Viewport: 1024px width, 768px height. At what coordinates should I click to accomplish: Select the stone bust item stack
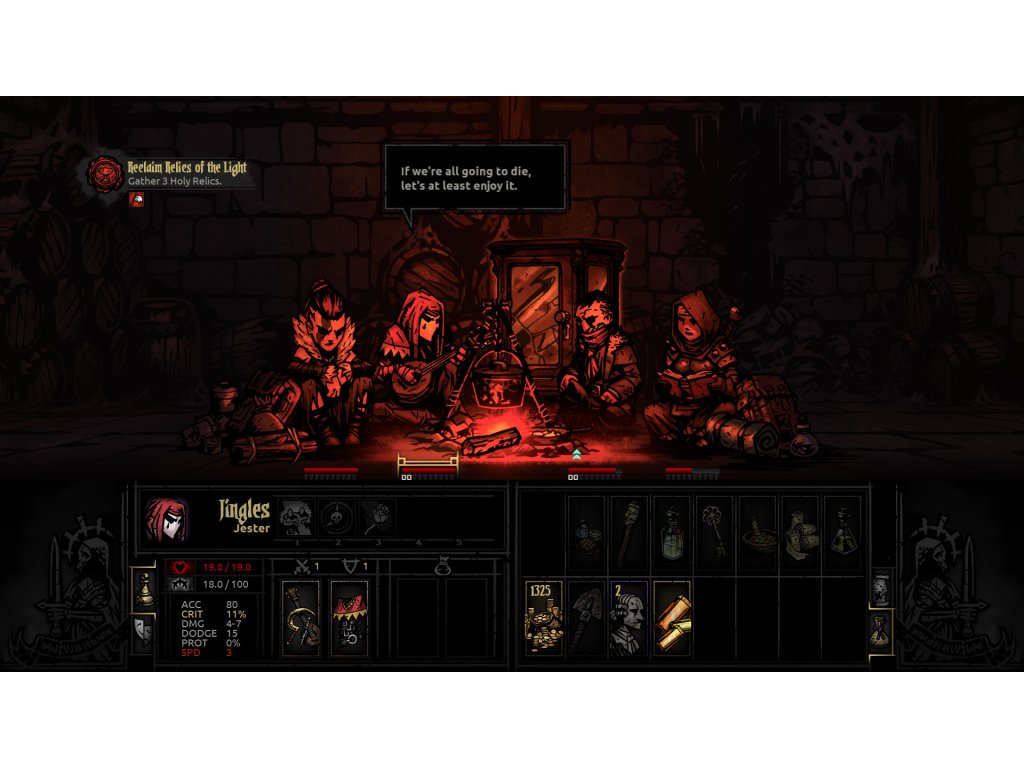tap(629, 618)
